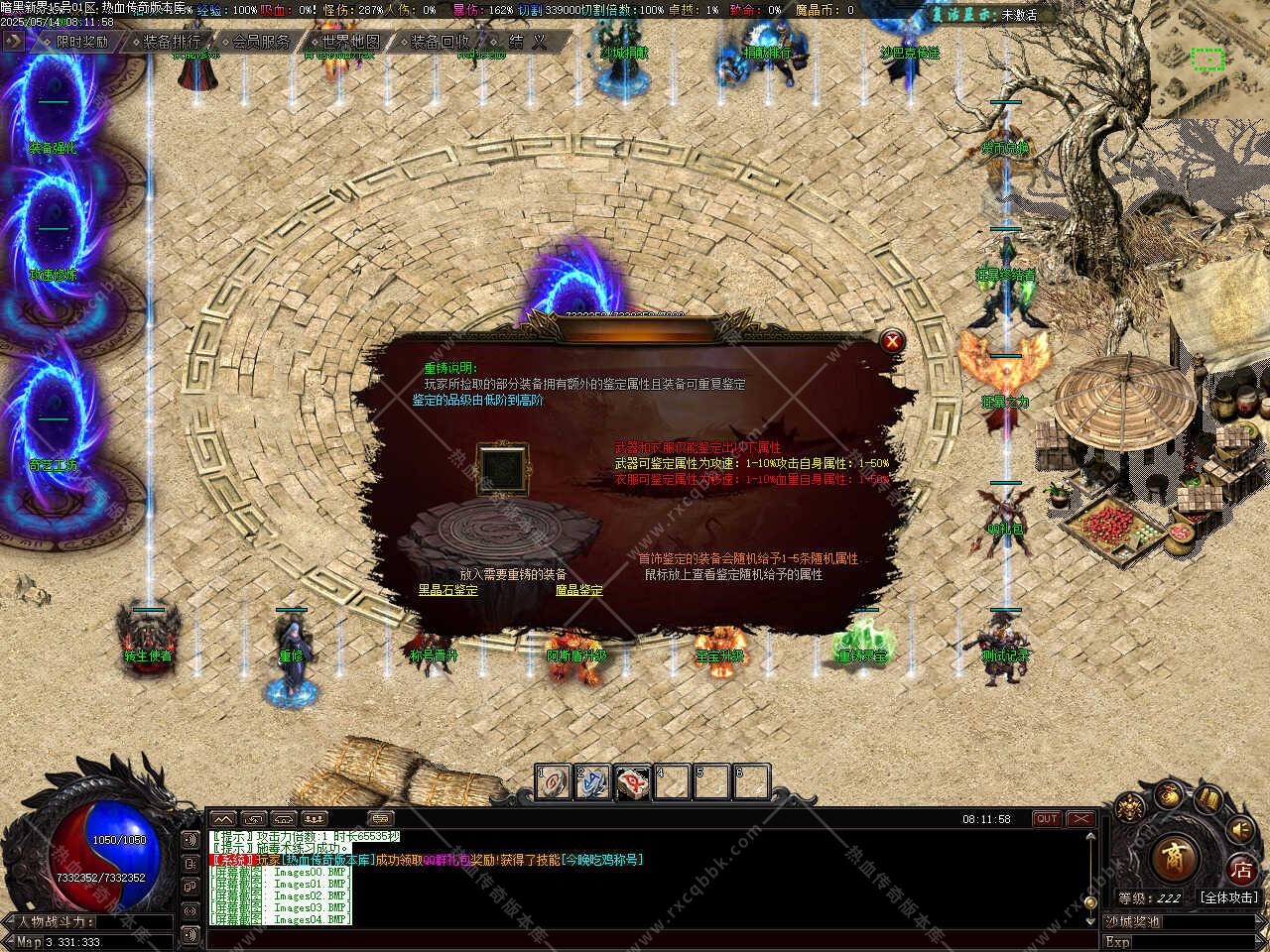Image resolution: width=1270 pixels, height=952 pixels.
Task: Toggle sound with the speaker icon
Action: point(1240,829)
